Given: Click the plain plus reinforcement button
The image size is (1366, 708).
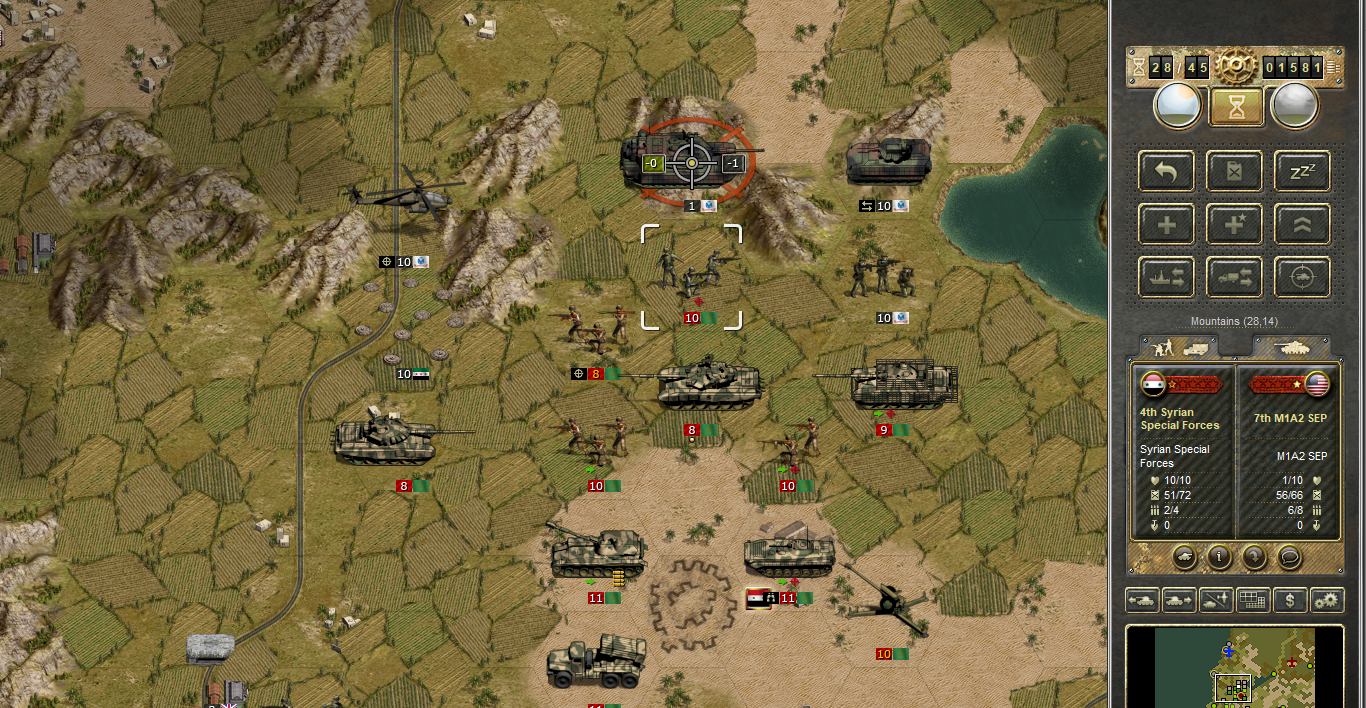Looking at the screenshot, I should tap(1166, 225).
